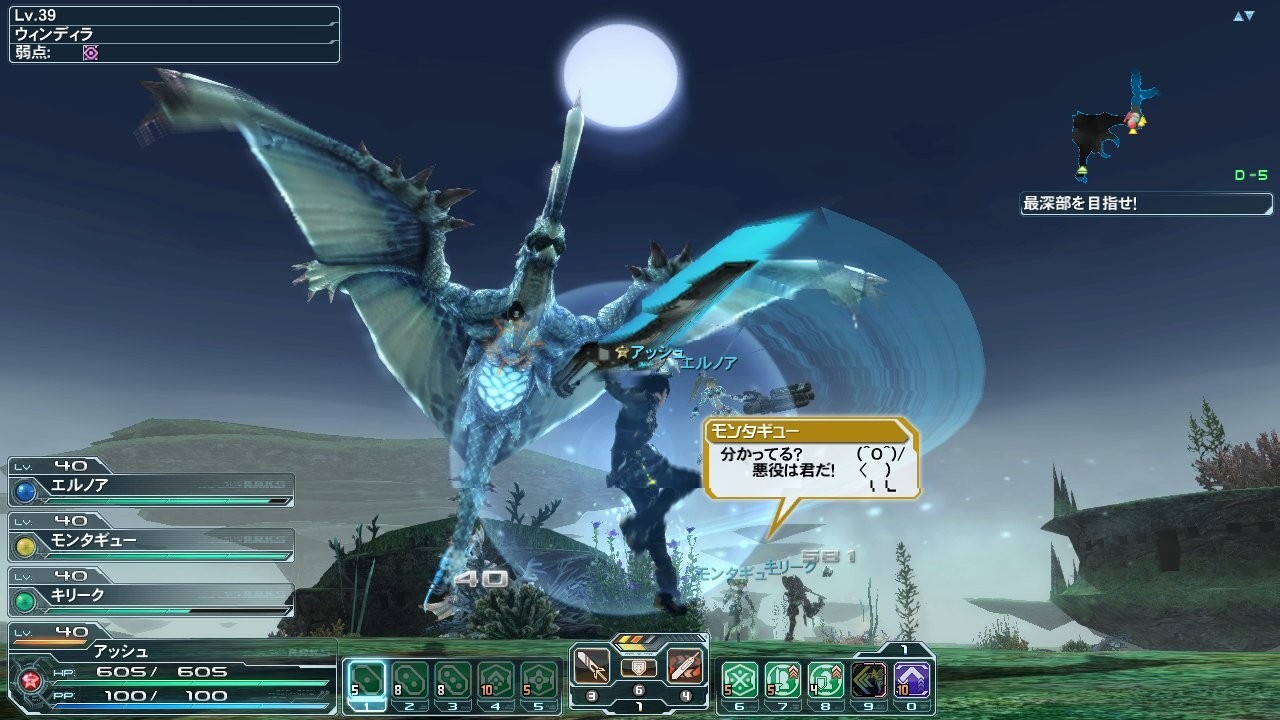Activate the purple chevron skill in slot 0
The height and width of the screenshot is (720, 1280).
(x=912, y=679)
